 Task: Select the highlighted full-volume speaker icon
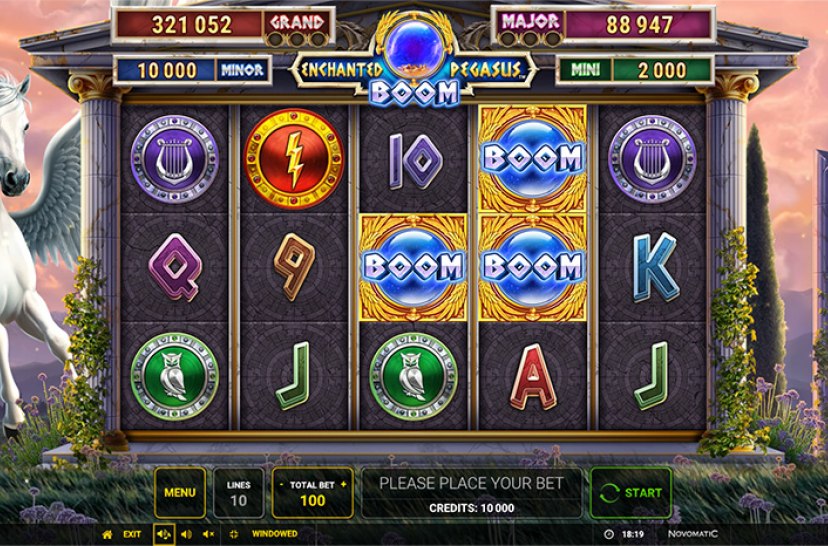coord(163,534)
